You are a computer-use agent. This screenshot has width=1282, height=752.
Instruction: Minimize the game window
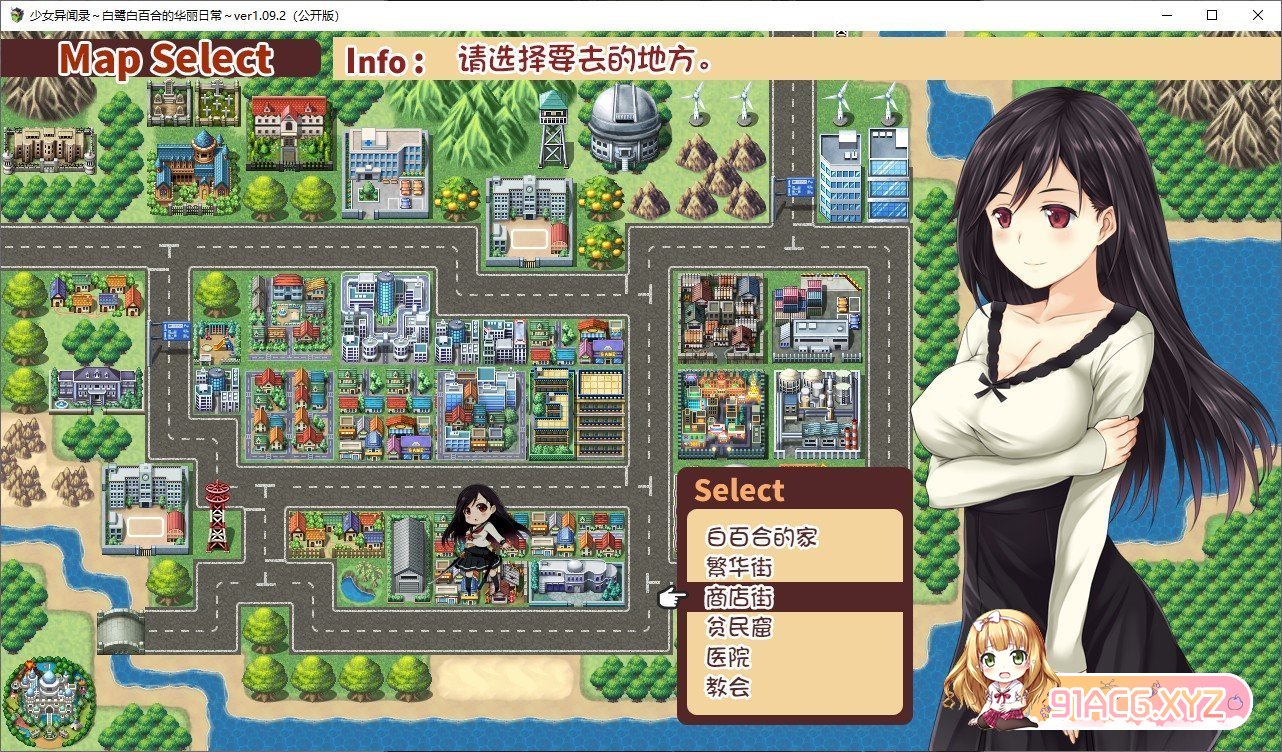pos(1165,15)
